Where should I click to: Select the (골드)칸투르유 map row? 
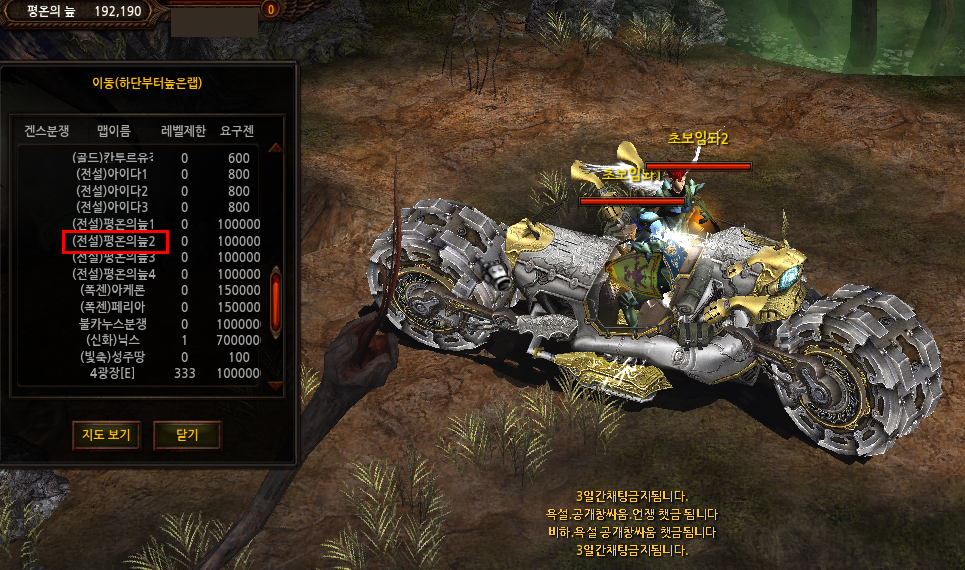pos(113,158)
